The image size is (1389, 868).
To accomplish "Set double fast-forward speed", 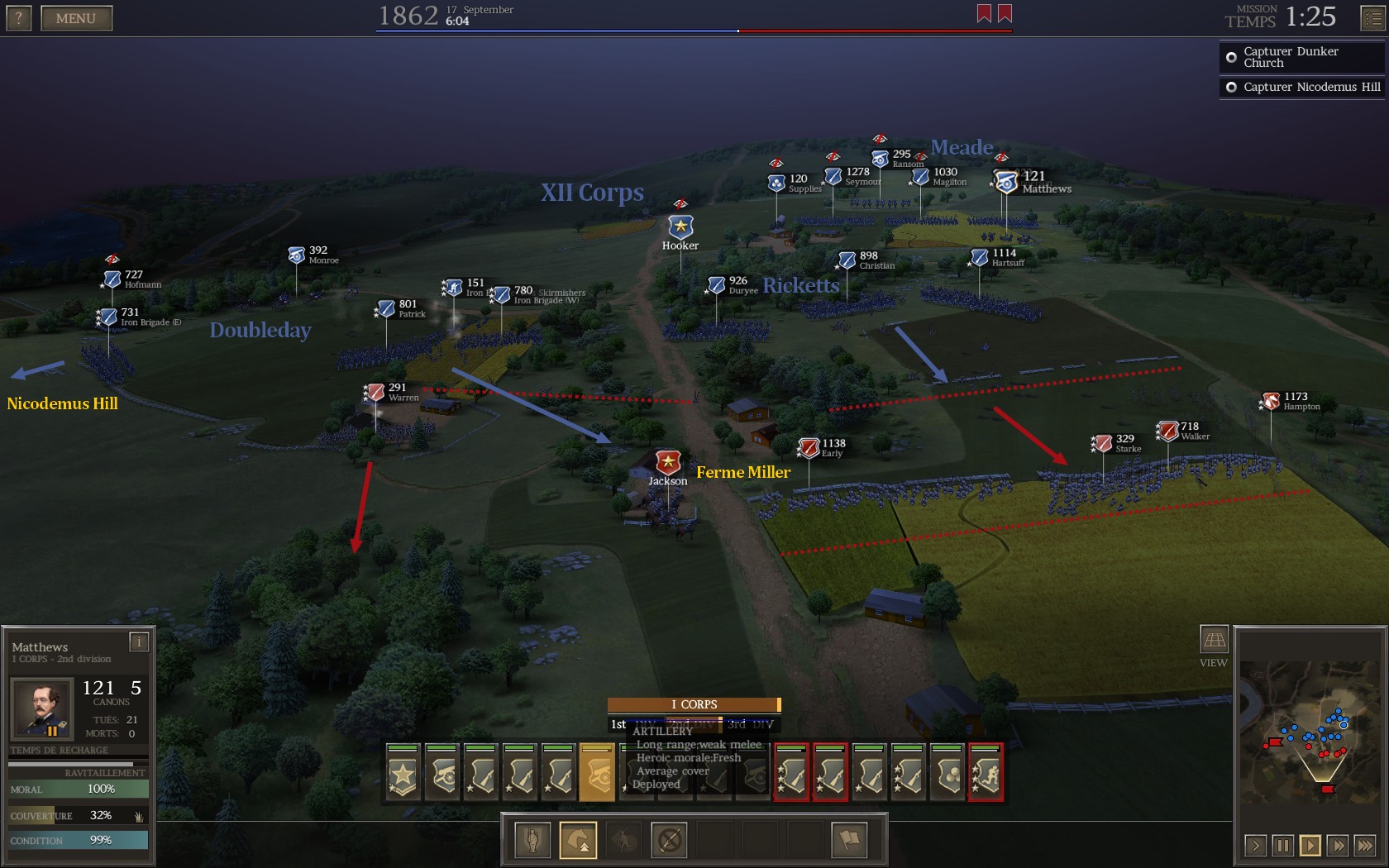I will pos(1337,845).
